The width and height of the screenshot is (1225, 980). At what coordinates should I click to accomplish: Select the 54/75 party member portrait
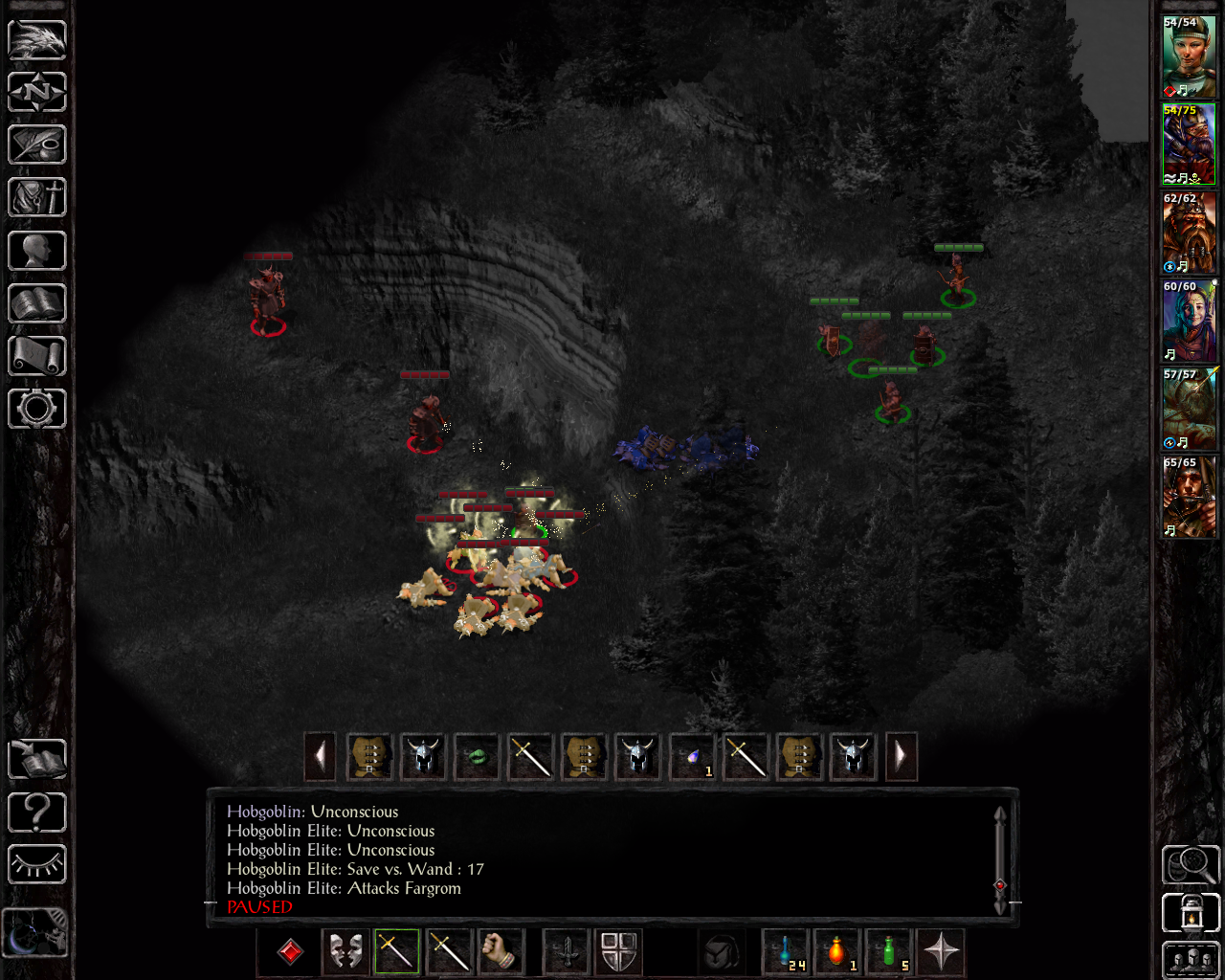coord(1189,145)
